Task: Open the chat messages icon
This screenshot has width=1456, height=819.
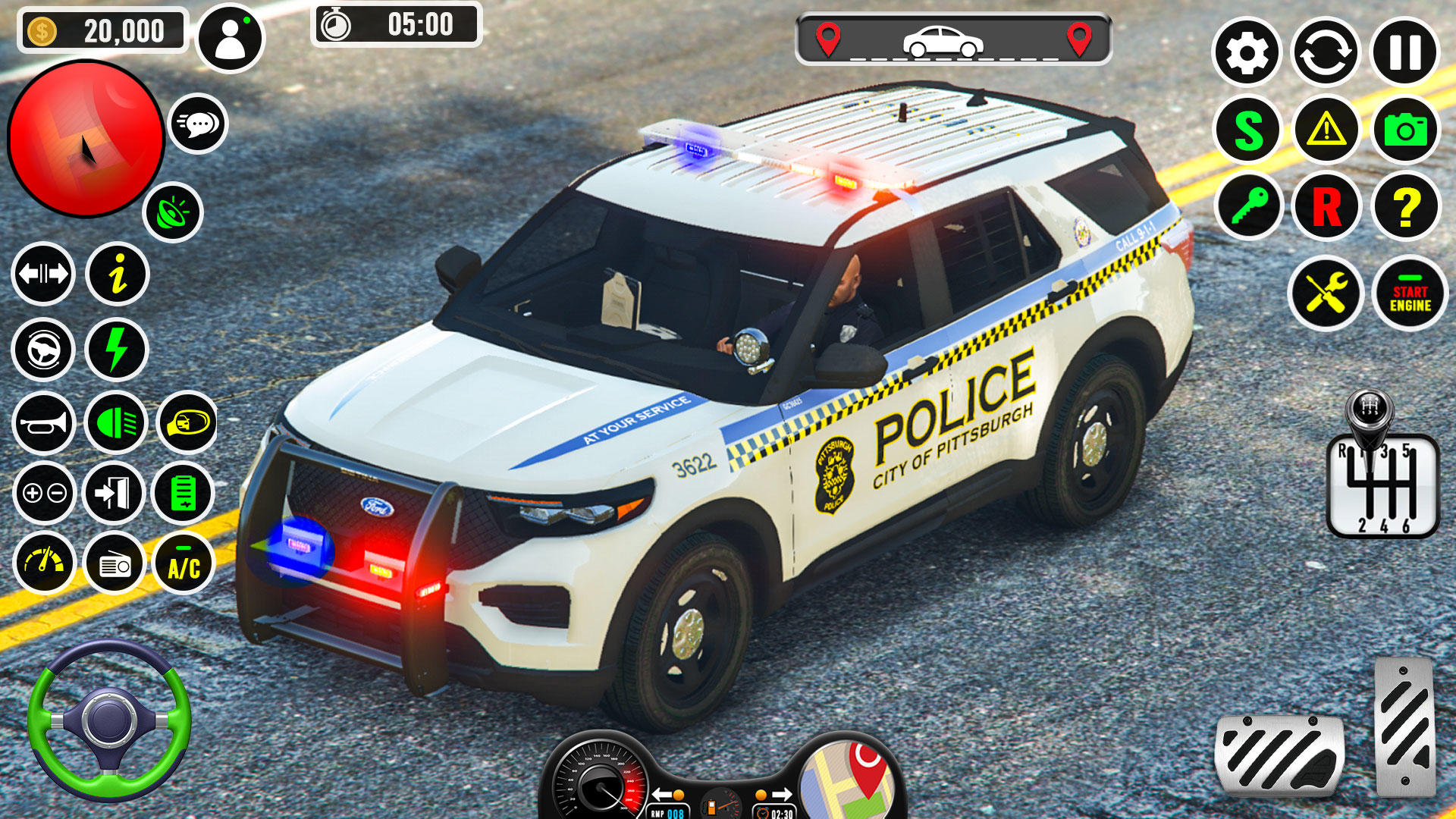Action: pos(197,124)
